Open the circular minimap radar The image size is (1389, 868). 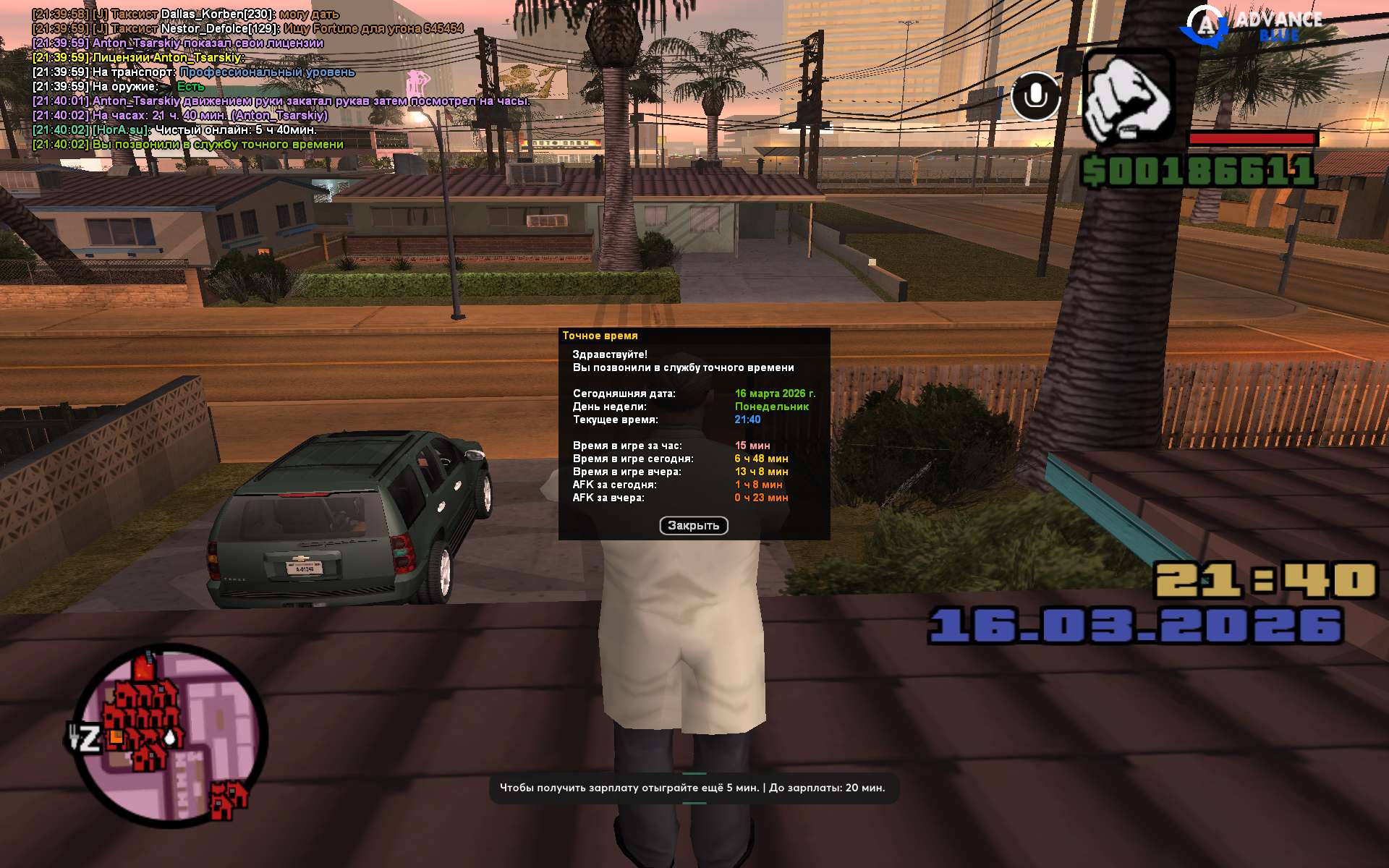click(x=171, y=736)
